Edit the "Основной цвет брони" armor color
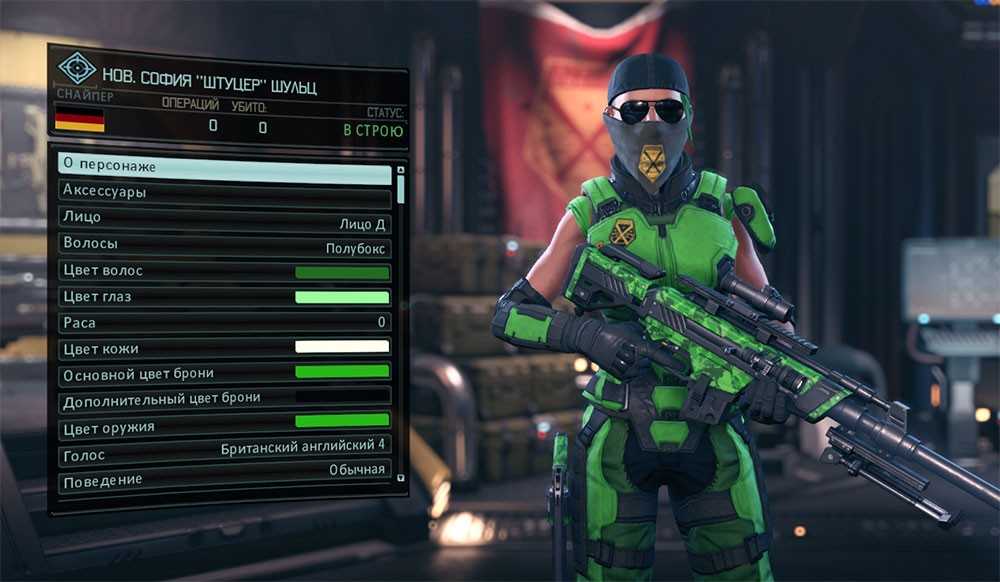The image size is (1000, 582). (x=341, y=373)
